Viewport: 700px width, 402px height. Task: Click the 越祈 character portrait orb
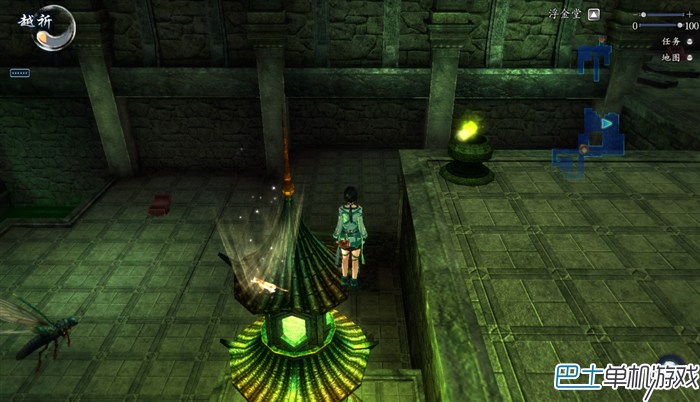click(x=53, y=27)
